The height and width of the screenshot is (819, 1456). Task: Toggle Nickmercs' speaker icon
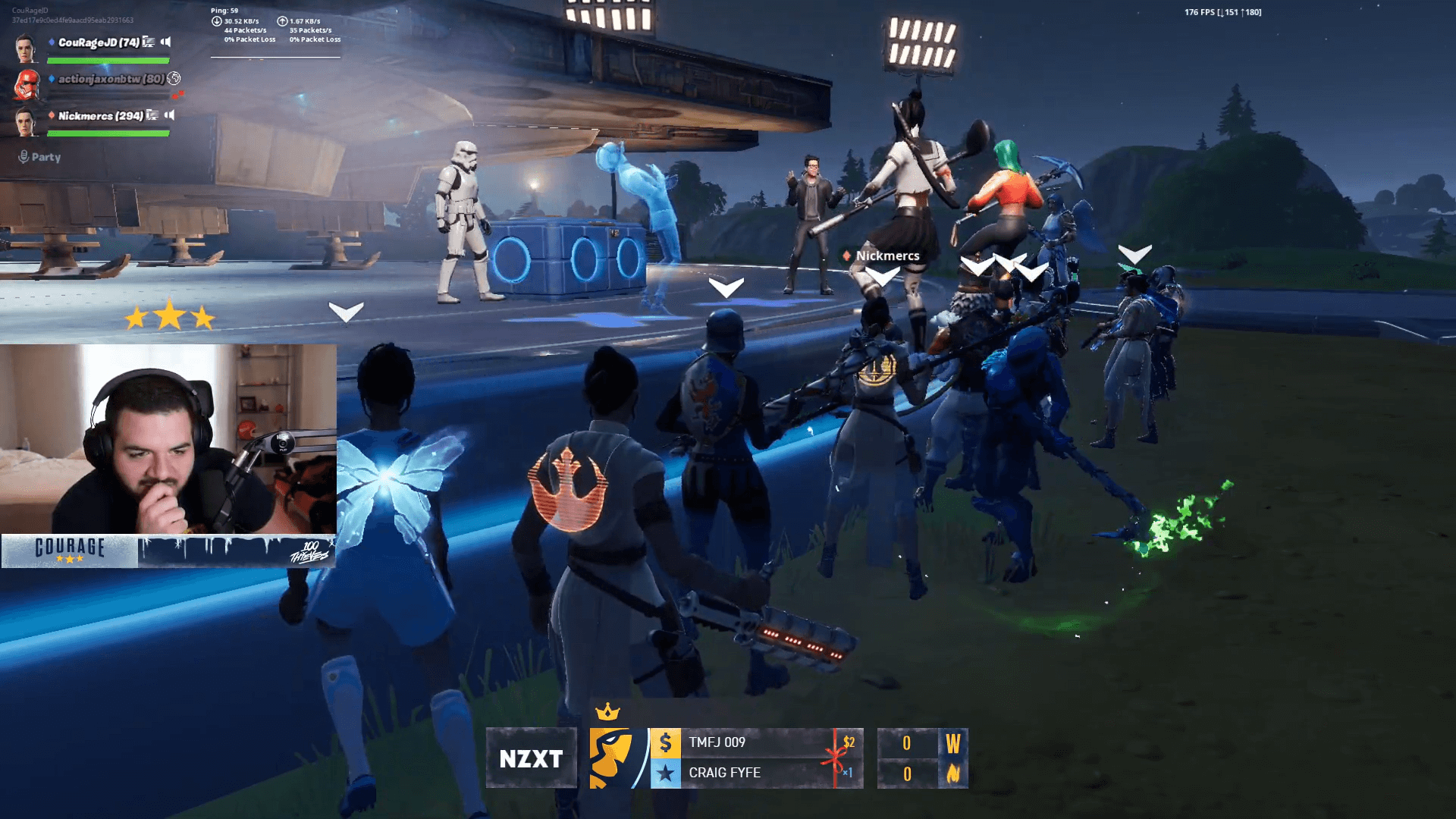pos(170,115)
